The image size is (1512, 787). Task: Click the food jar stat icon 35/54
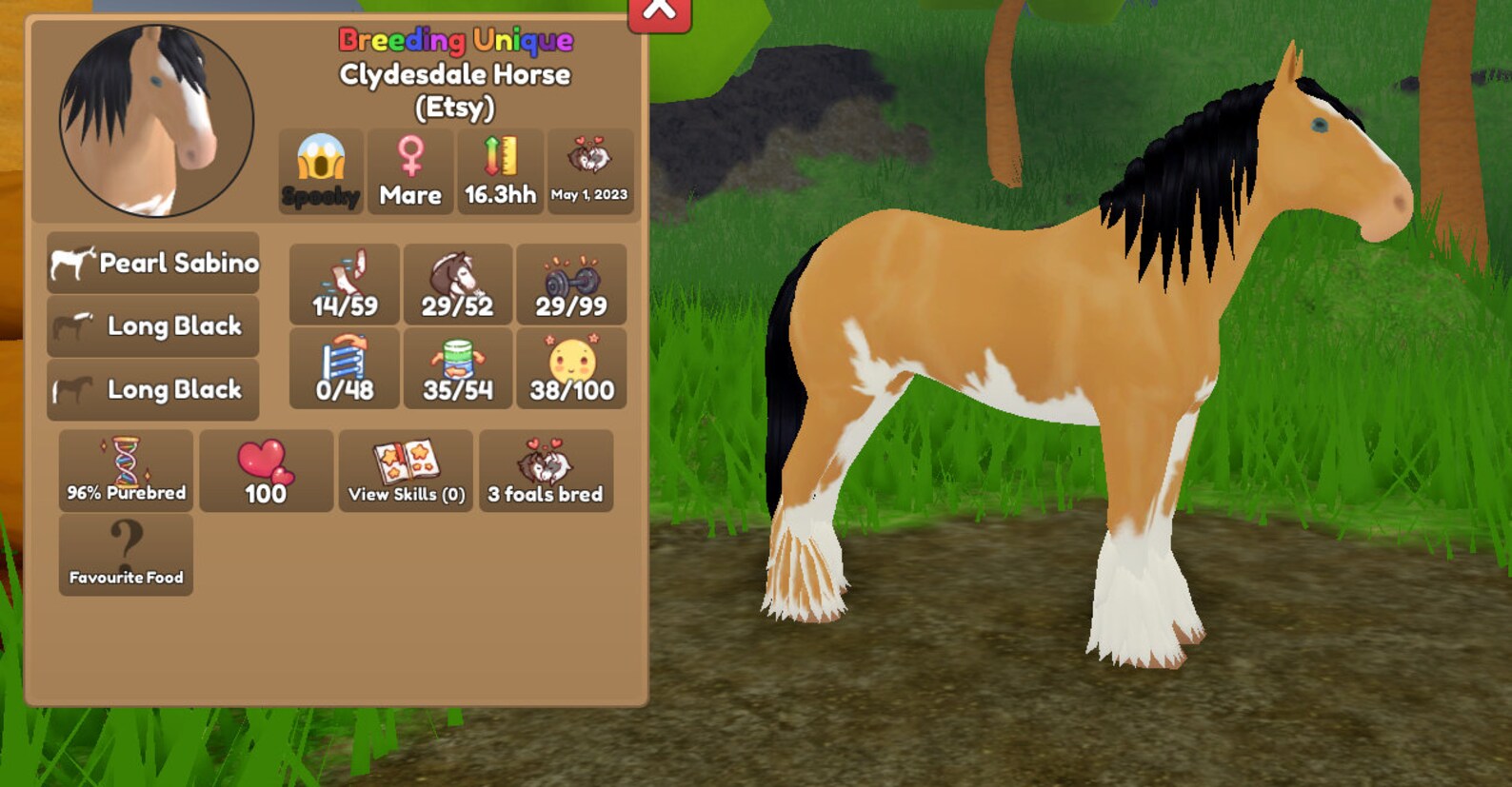point(458,368)
